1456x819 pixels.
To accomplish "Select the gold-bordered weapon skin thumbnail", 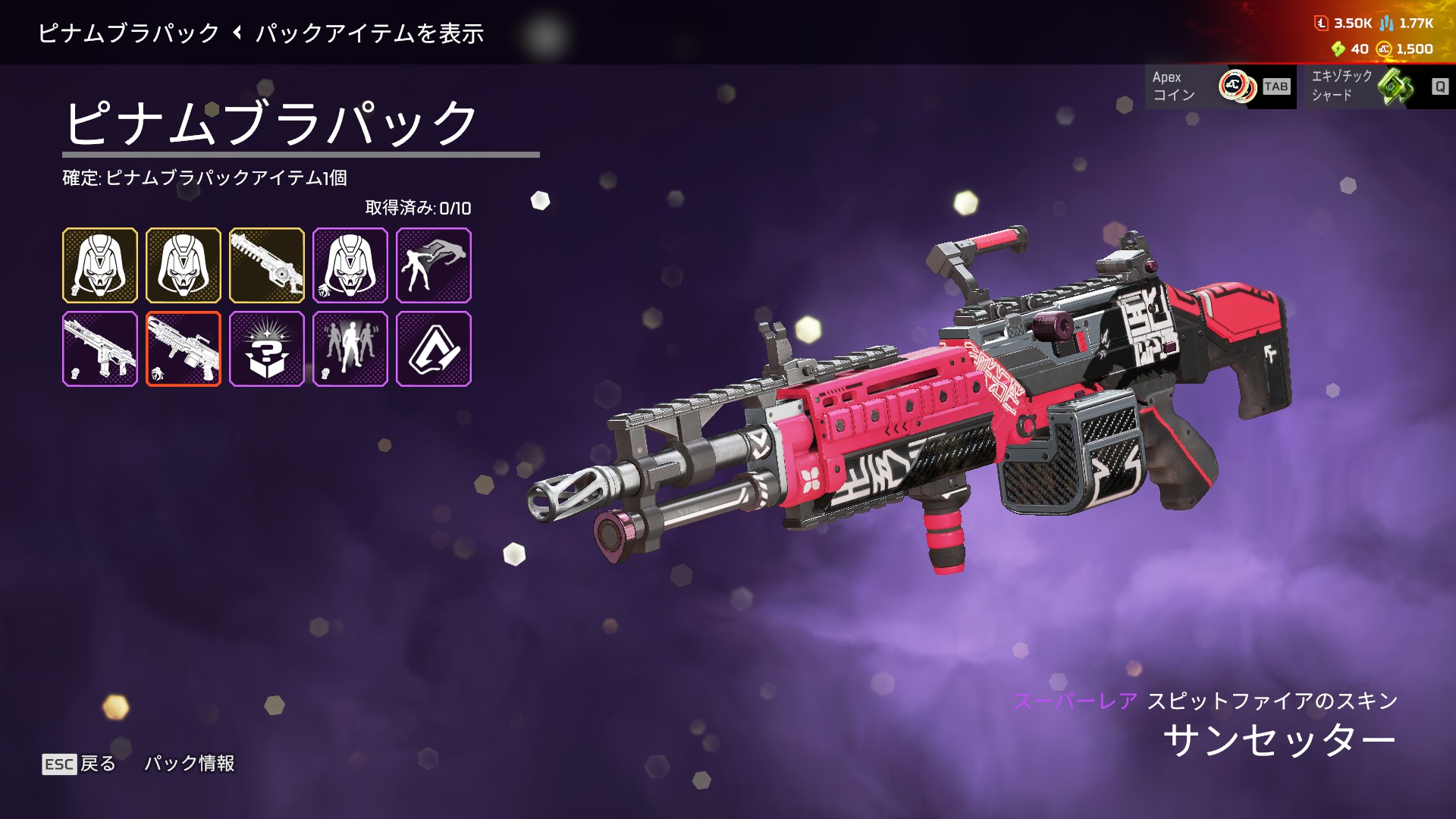I will (267, 265).
